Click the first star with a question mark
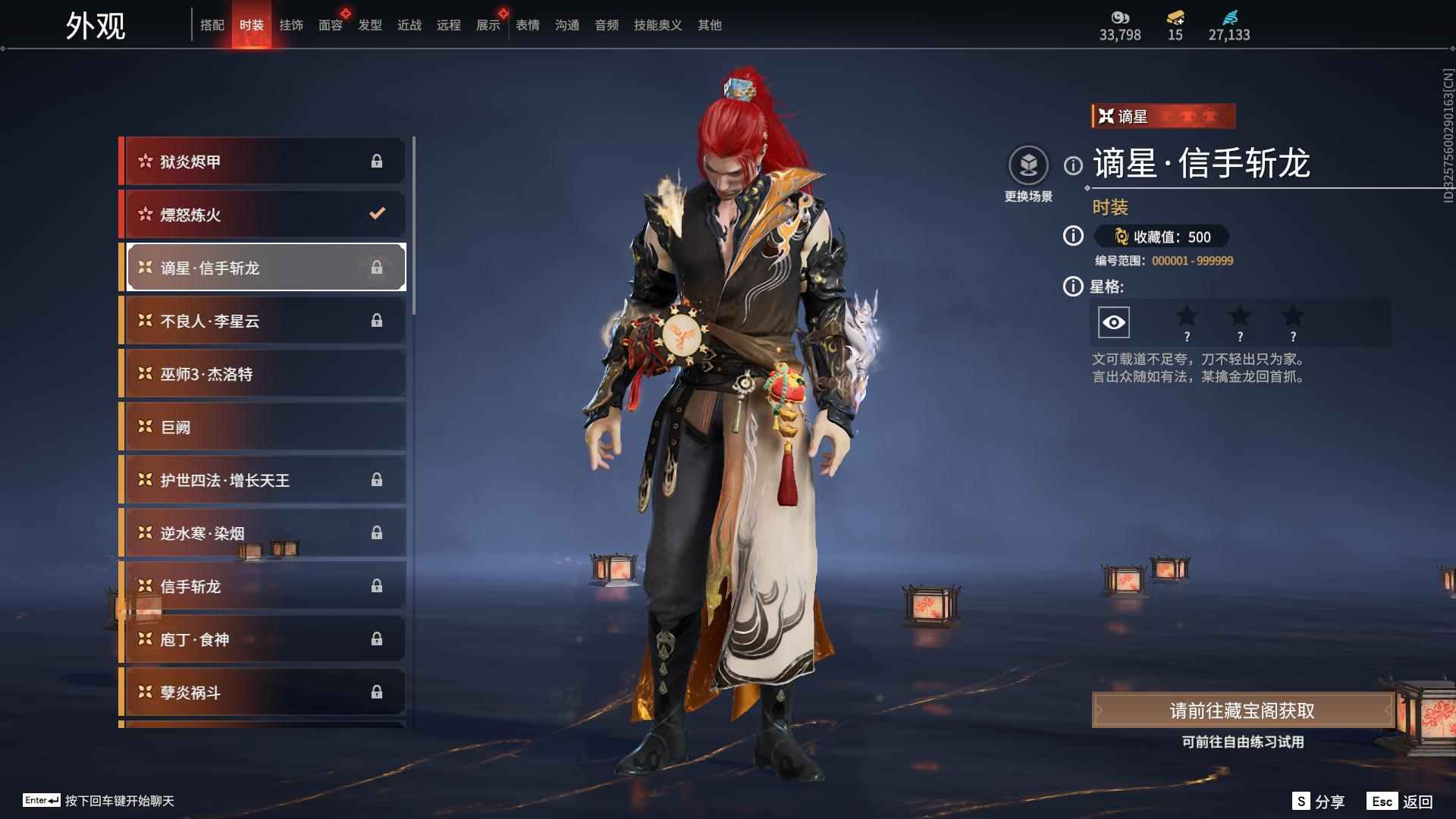1456x819 pixels. (x=1188, y=322)
